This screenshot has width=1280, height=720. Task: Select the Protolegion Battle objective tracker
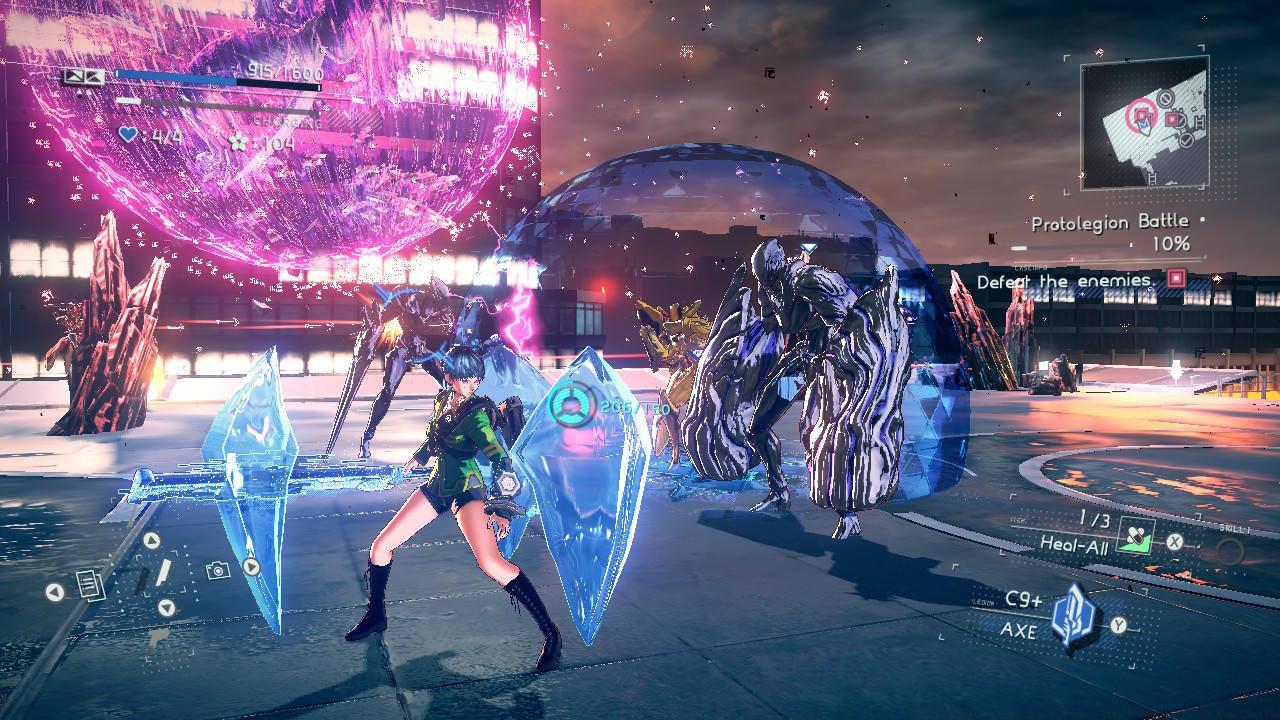coord(1110,223)
